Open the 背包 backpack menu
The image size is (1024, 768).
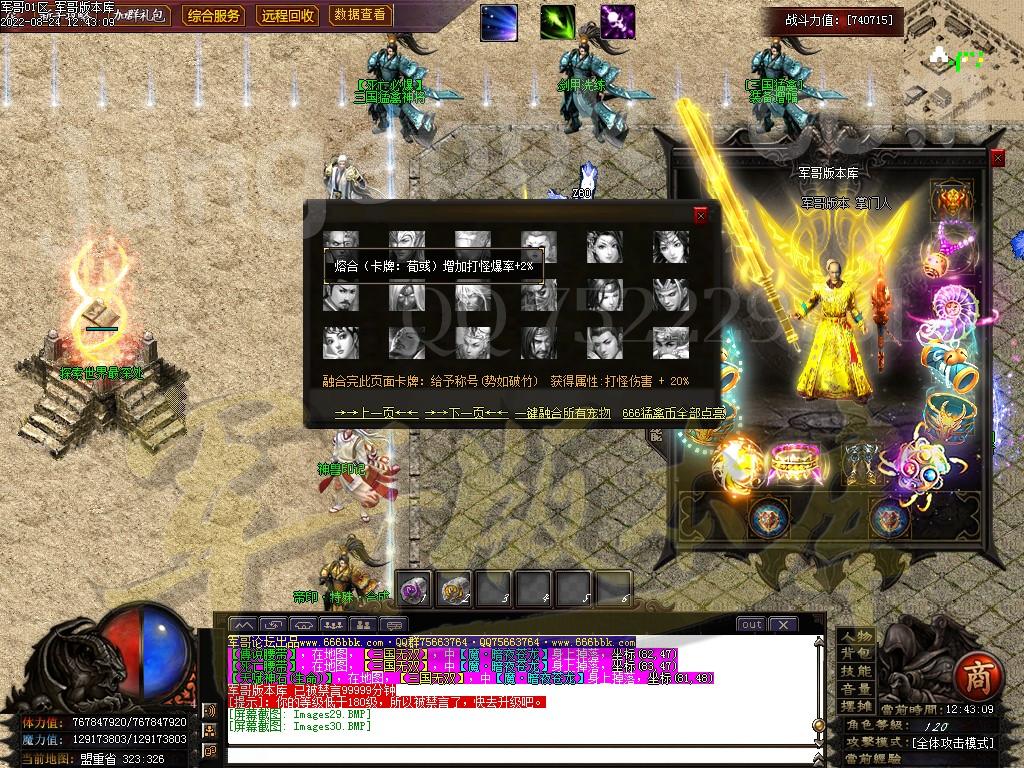click(x=854, y=654)
